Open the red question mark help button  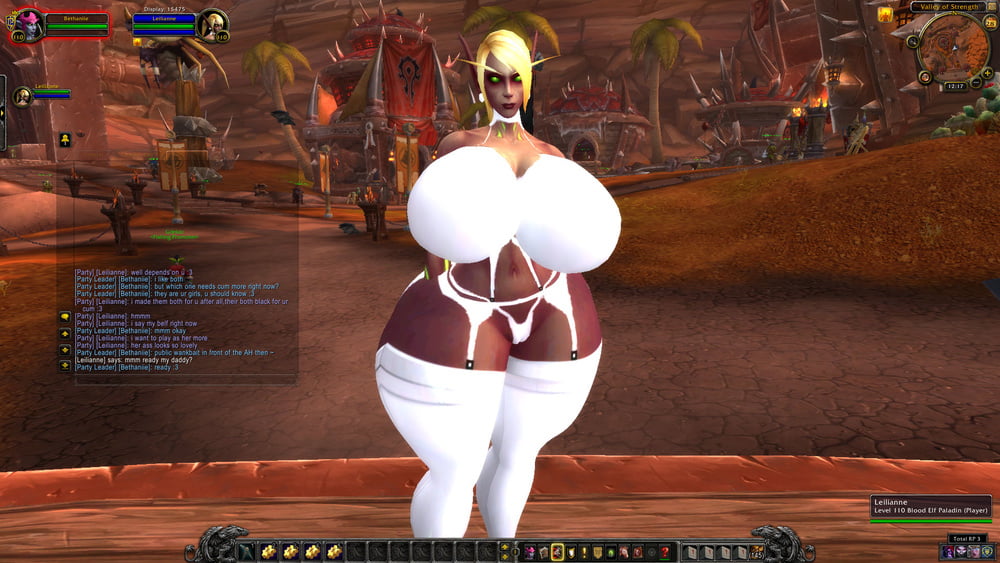click(664, 552)
